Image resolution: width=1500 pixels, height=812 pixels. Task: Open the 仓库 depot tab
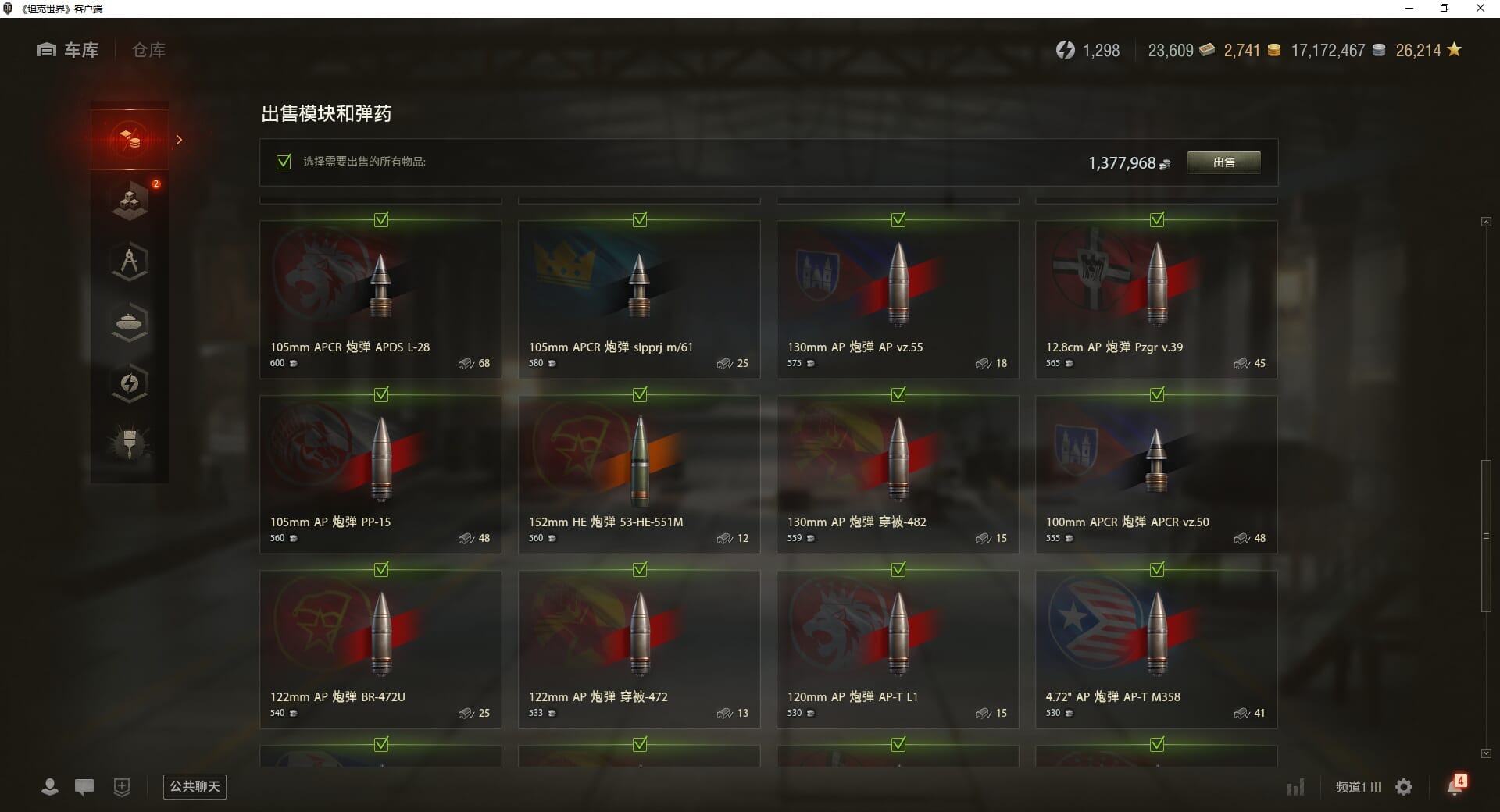[148, 51]
